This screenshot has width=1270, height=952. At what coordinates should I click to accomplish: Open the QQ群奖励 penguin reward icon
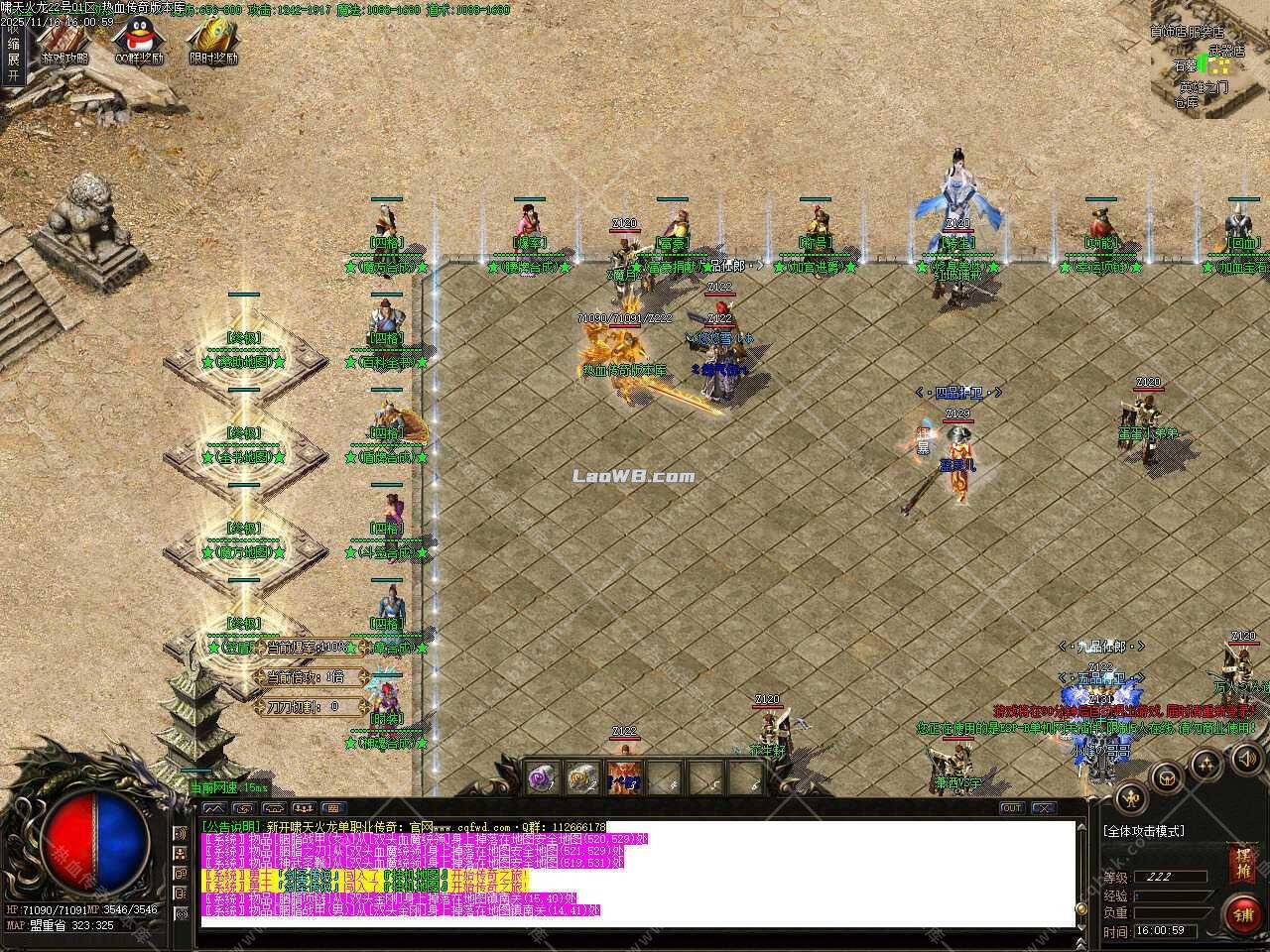(138, 40)
